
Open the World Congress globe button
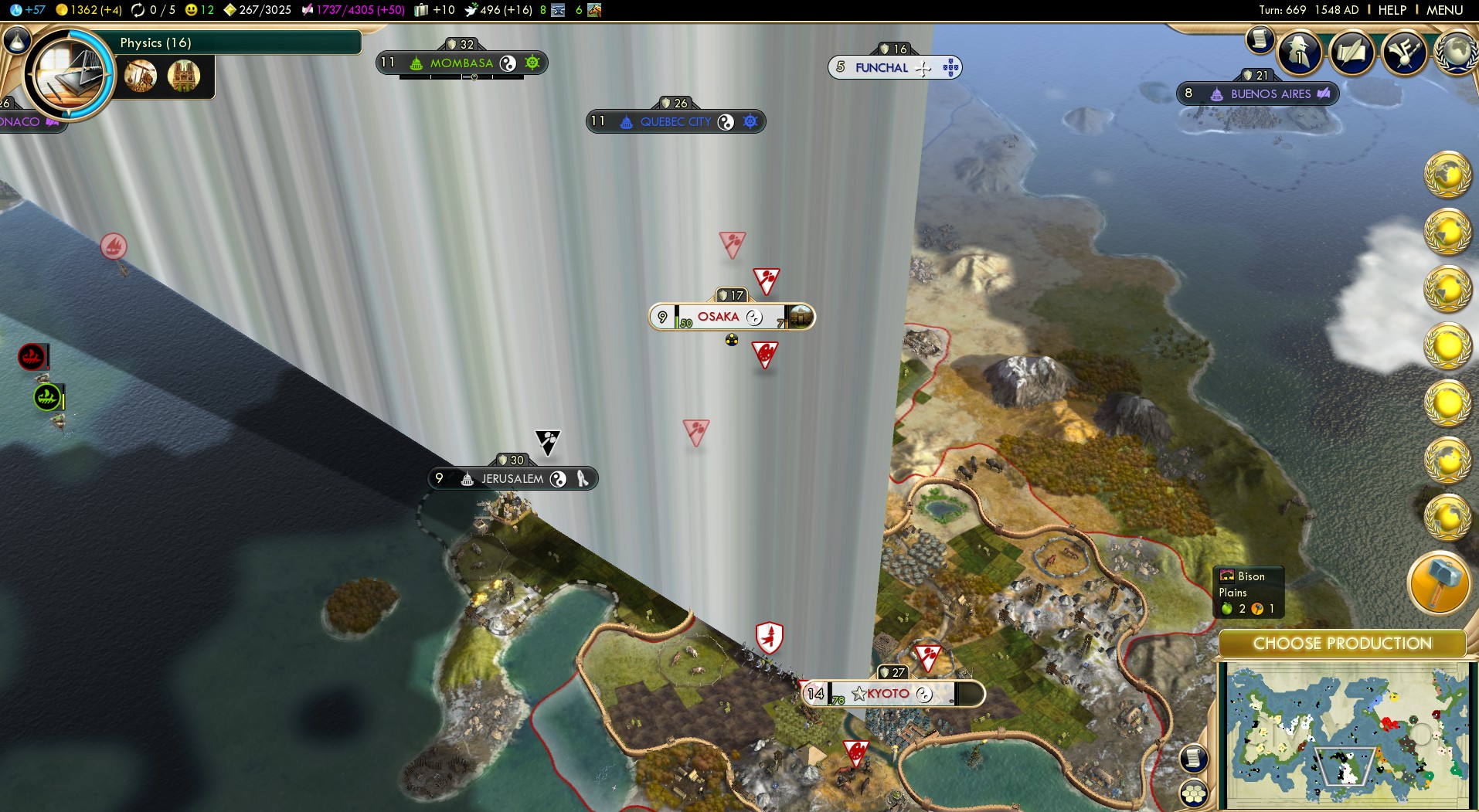coord(1457,52)
